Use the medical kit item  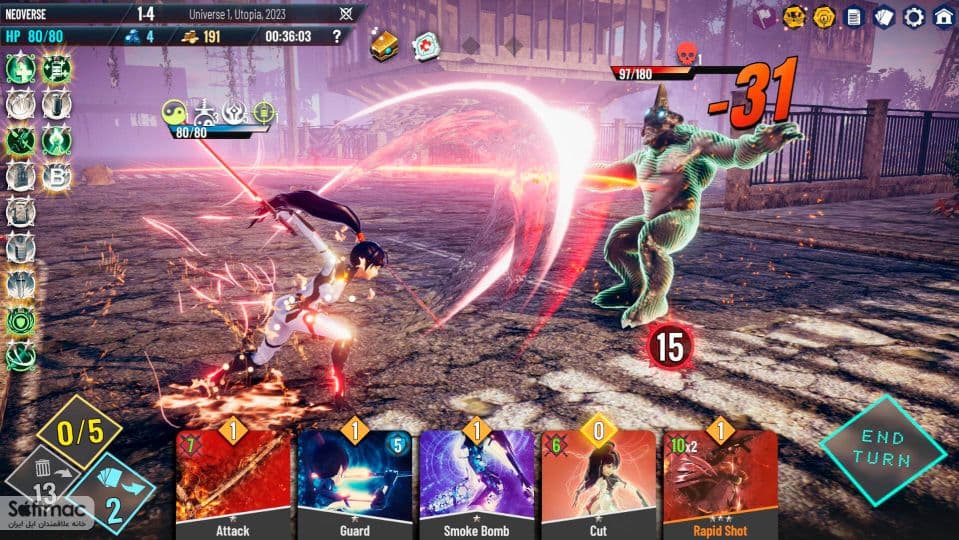[x=427, y=46]
